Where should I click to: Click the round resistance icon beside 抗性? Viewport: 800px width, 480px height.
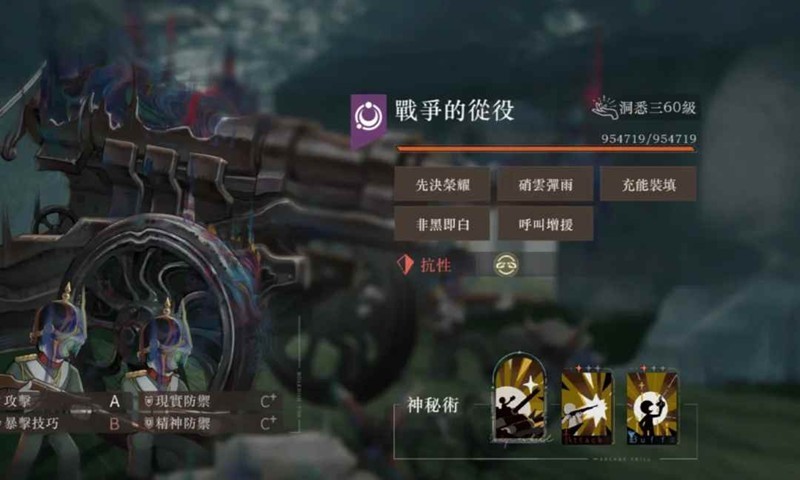[x=506, y=265]
